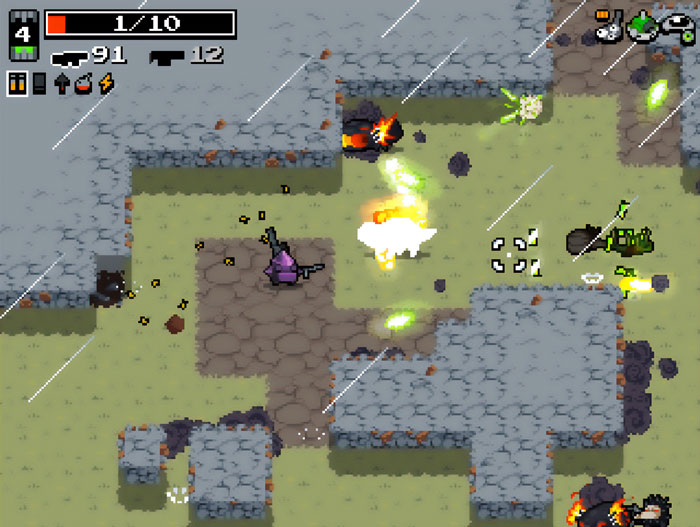Click the dark shell ammo icon

[39, 83]
